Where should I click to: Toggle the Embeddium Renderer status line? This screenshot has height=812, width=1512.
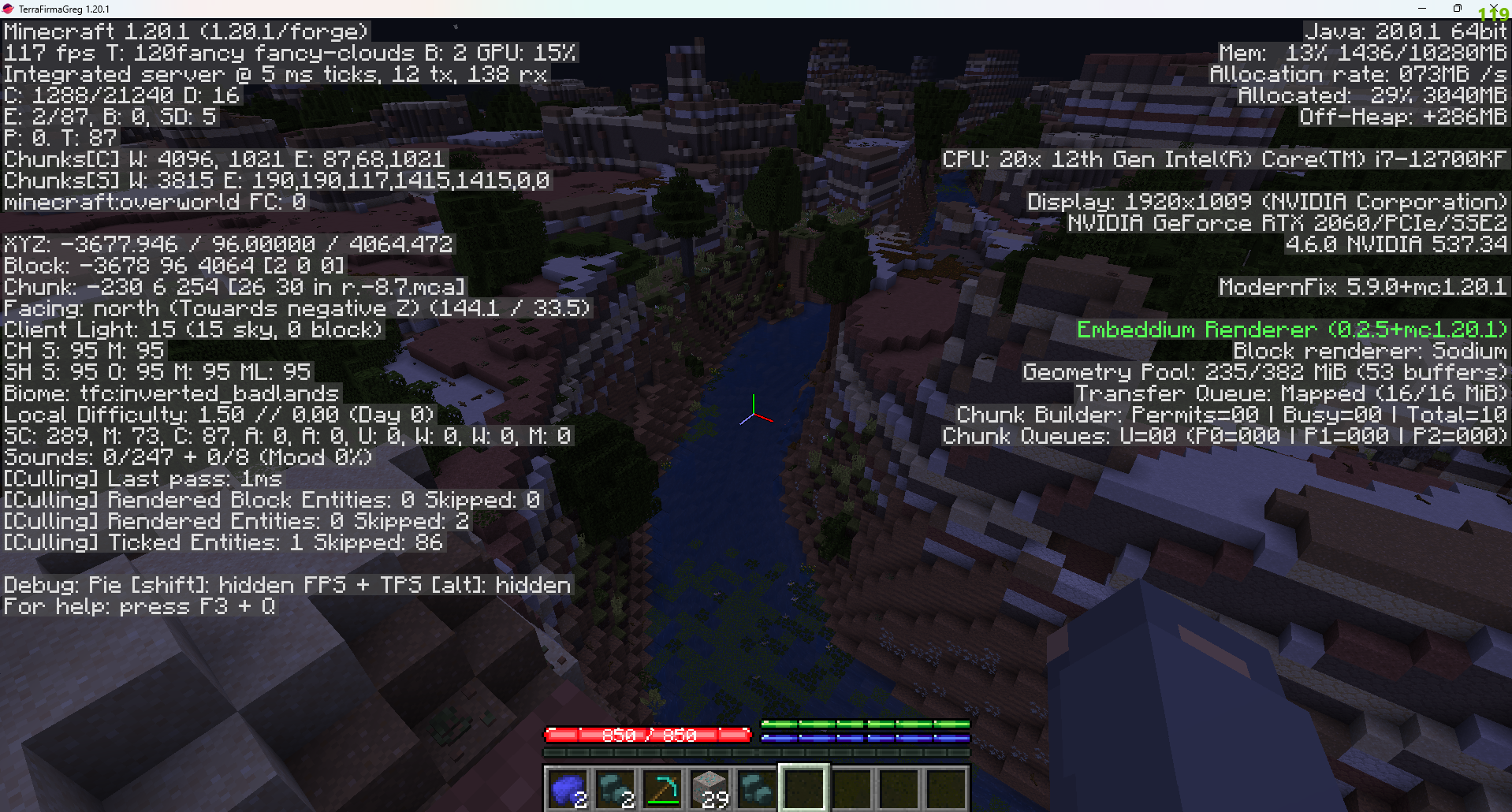click(x=1292, y=329)
